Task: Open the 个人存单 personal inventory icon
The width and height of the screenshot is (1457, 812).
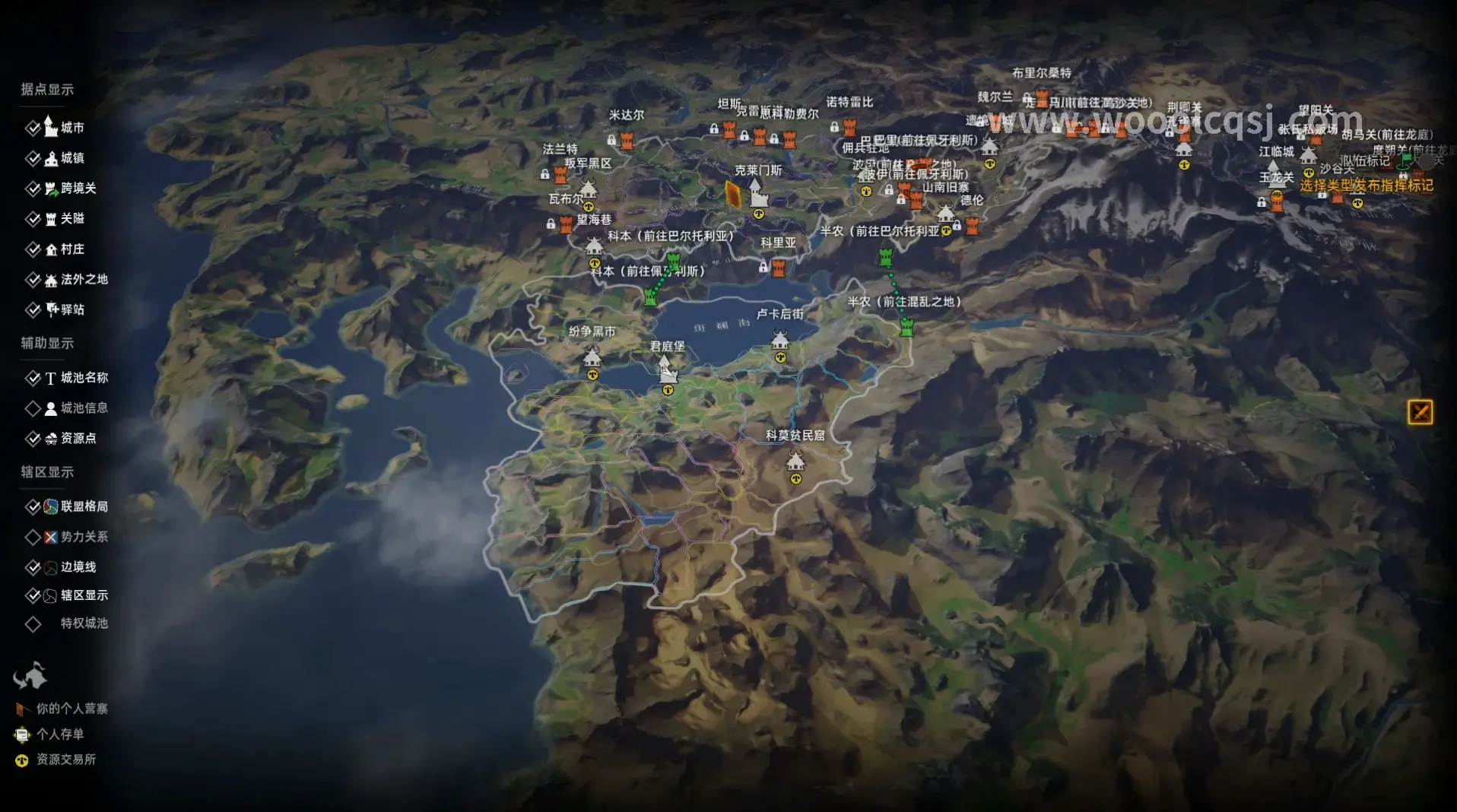Action: point(23,734)
